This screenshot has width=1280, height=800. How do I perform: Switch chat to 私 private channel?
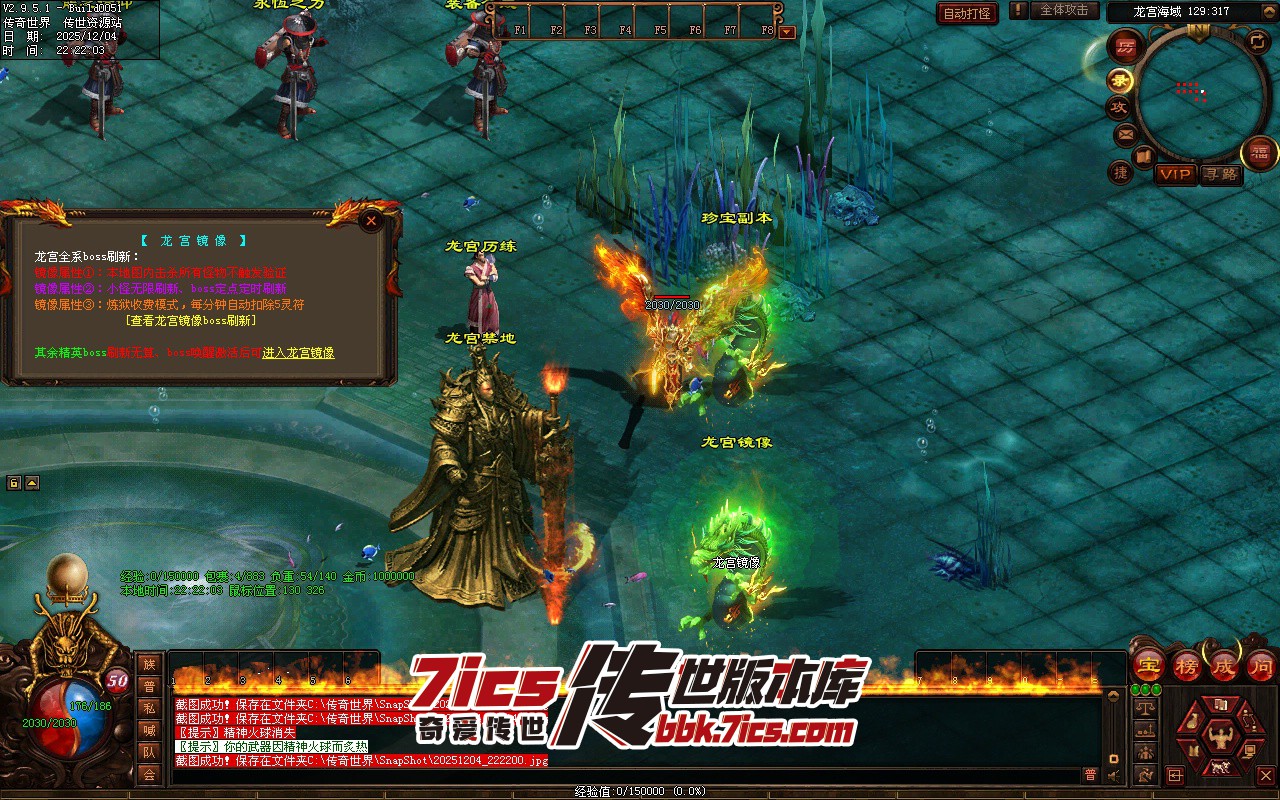[149, 708]
